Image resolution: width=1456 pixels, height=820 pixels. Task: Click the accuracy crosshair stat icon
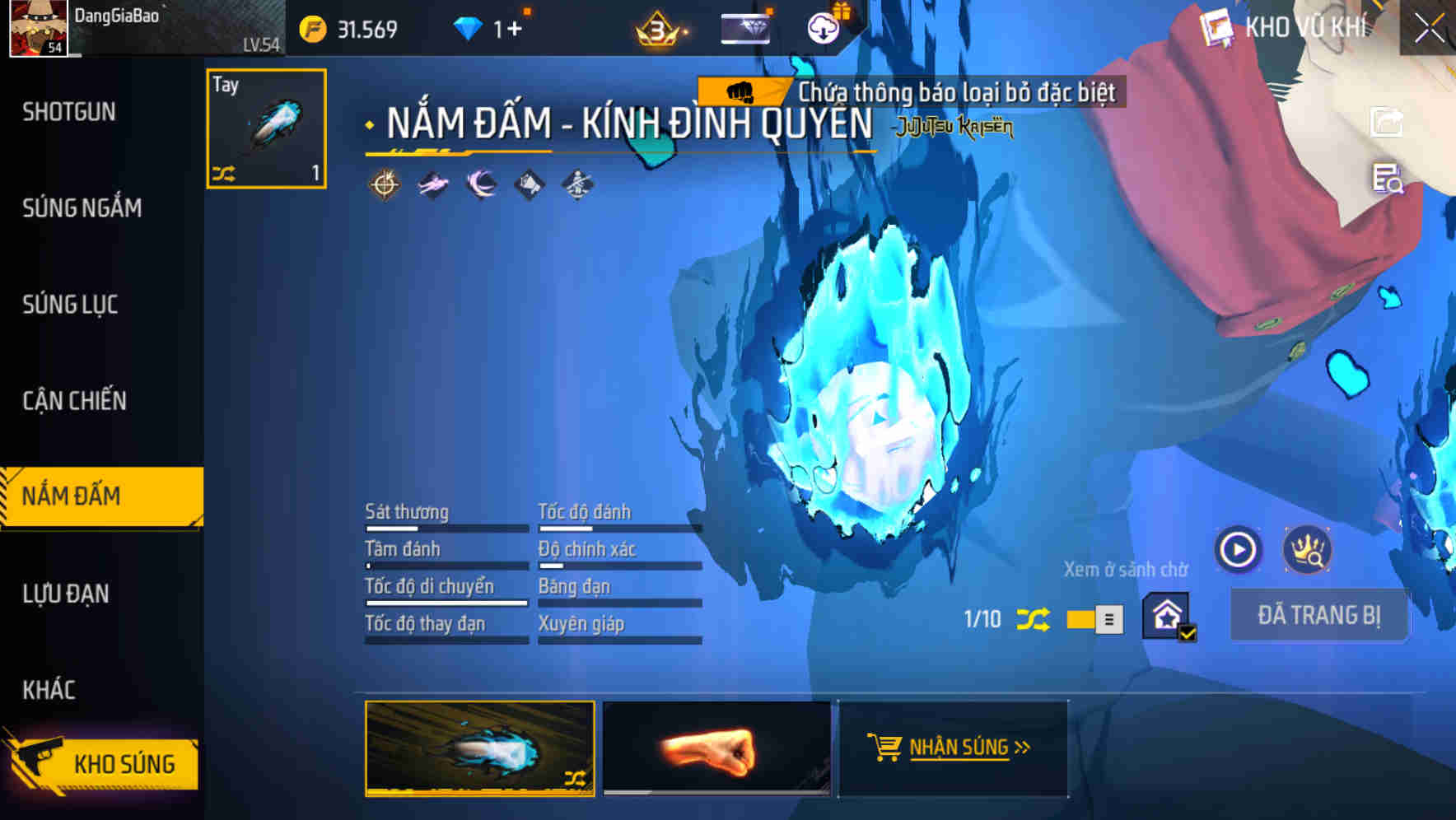383,183
